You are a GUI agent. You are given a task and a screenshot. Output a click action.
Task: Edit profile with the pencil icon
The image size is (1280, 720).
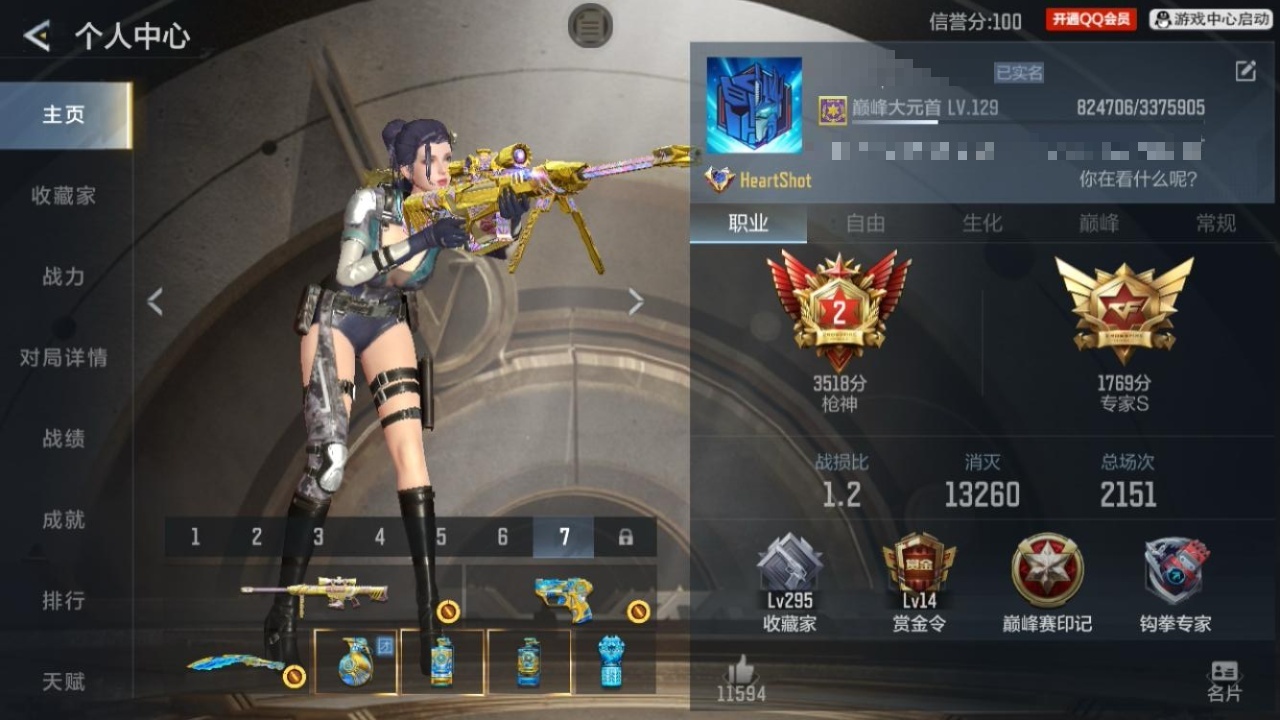[x=1245, y=71]
